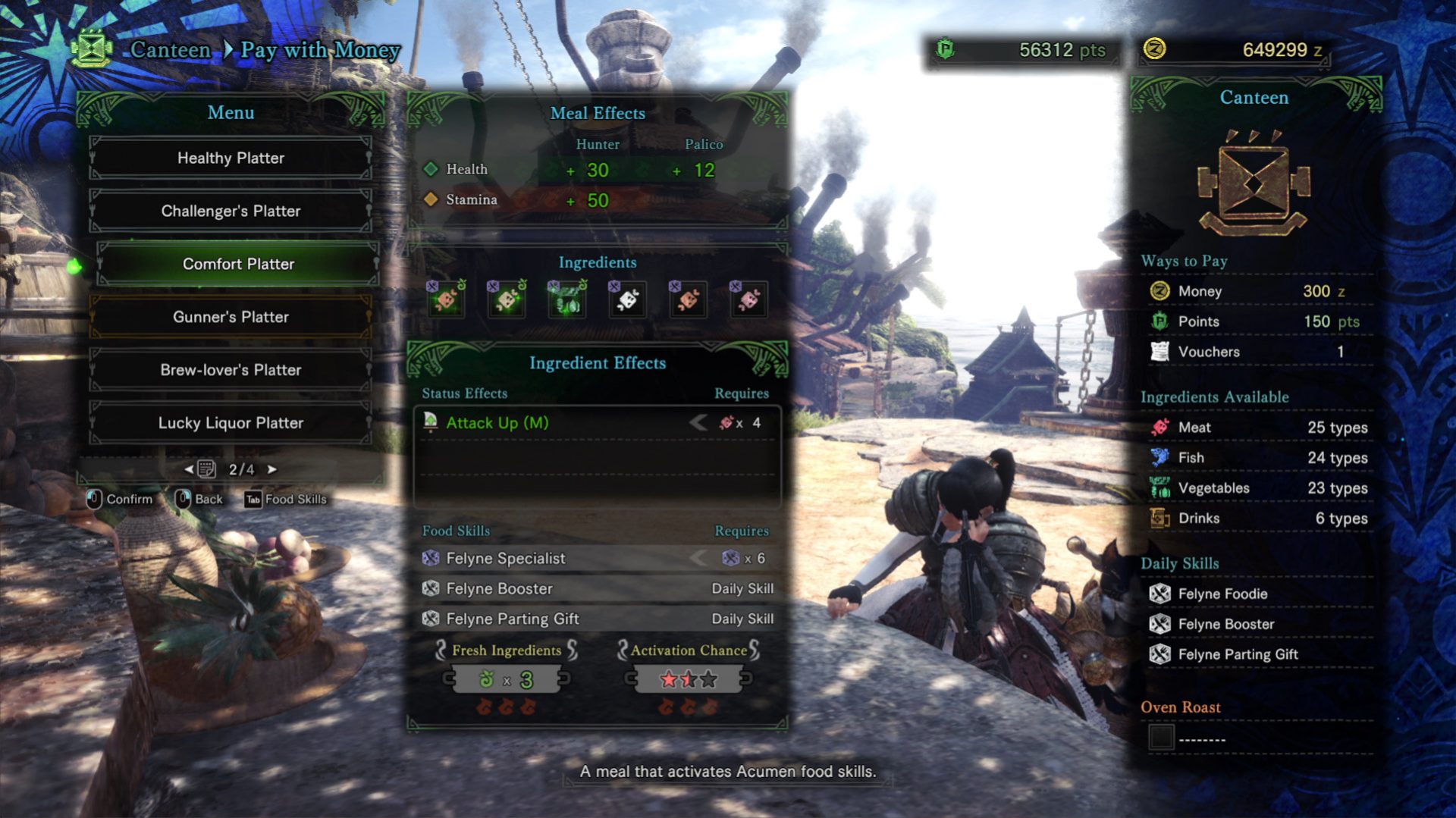The width and height of the screenshot is (1456, 818).
Task: Click the Meat ingredient icon
Action: coord(1162,427)
